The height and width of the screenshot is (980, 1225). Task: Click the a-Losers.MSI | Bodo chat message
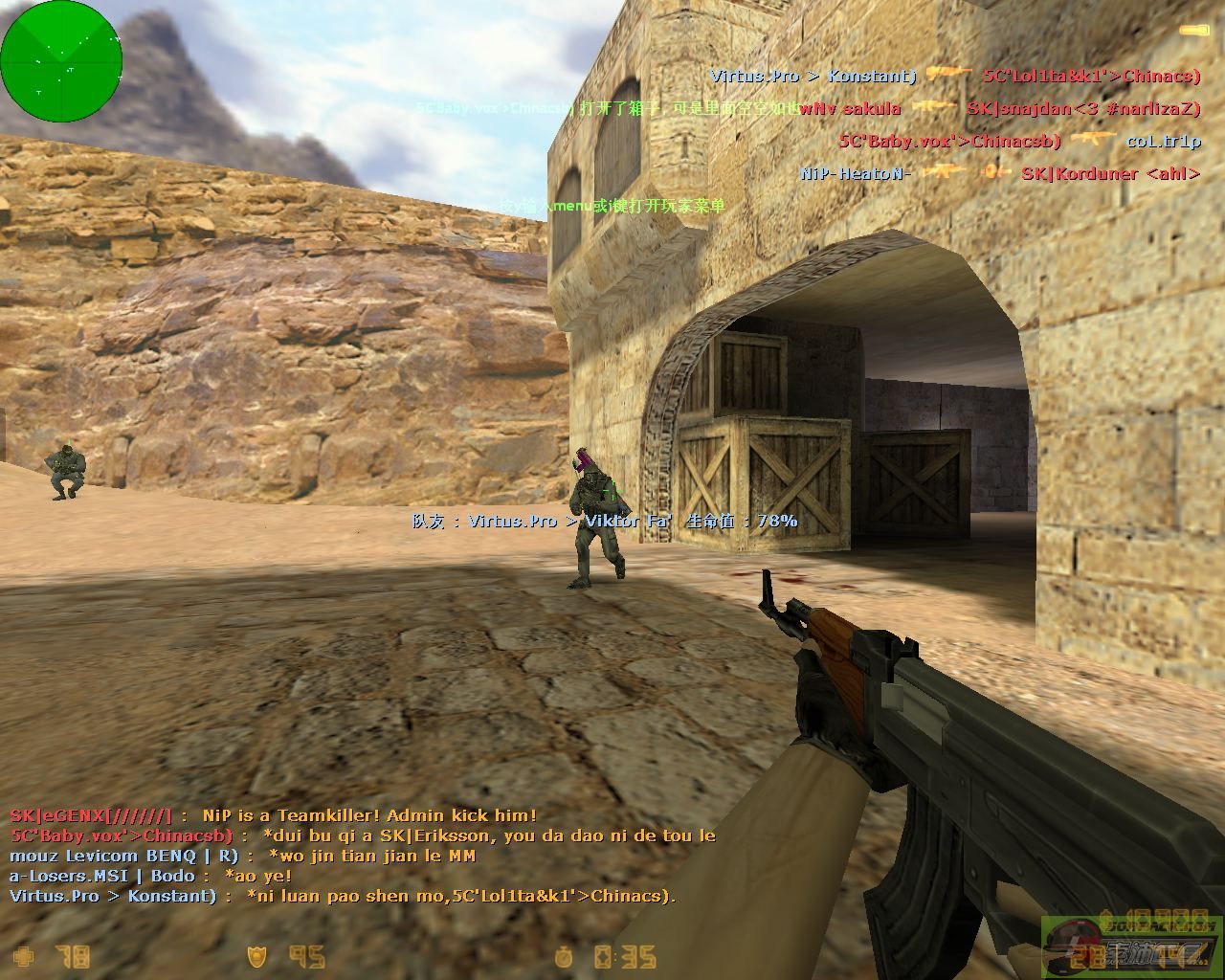(x=151, y=876)
